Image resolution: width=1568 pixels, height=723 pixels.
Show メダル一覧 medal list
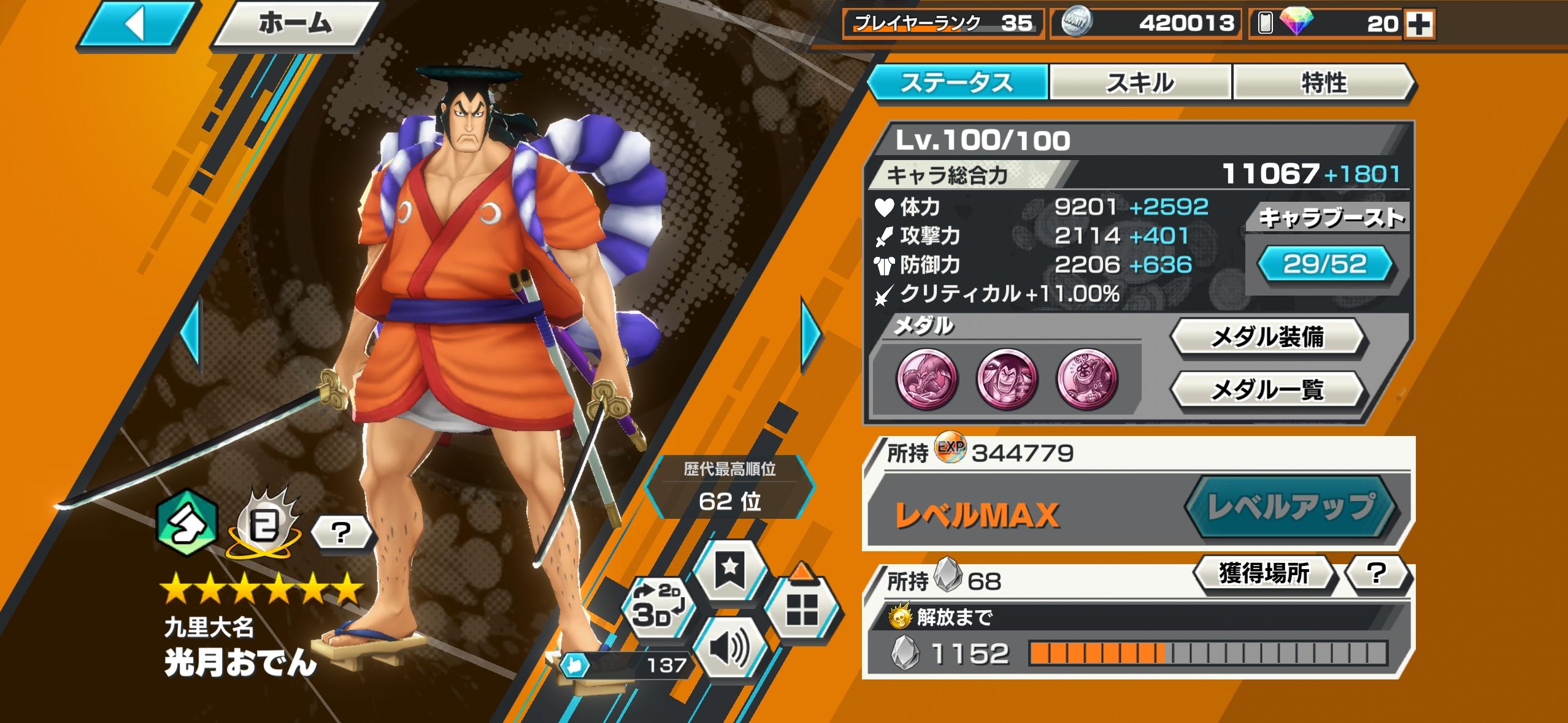tap(1267, 390)
